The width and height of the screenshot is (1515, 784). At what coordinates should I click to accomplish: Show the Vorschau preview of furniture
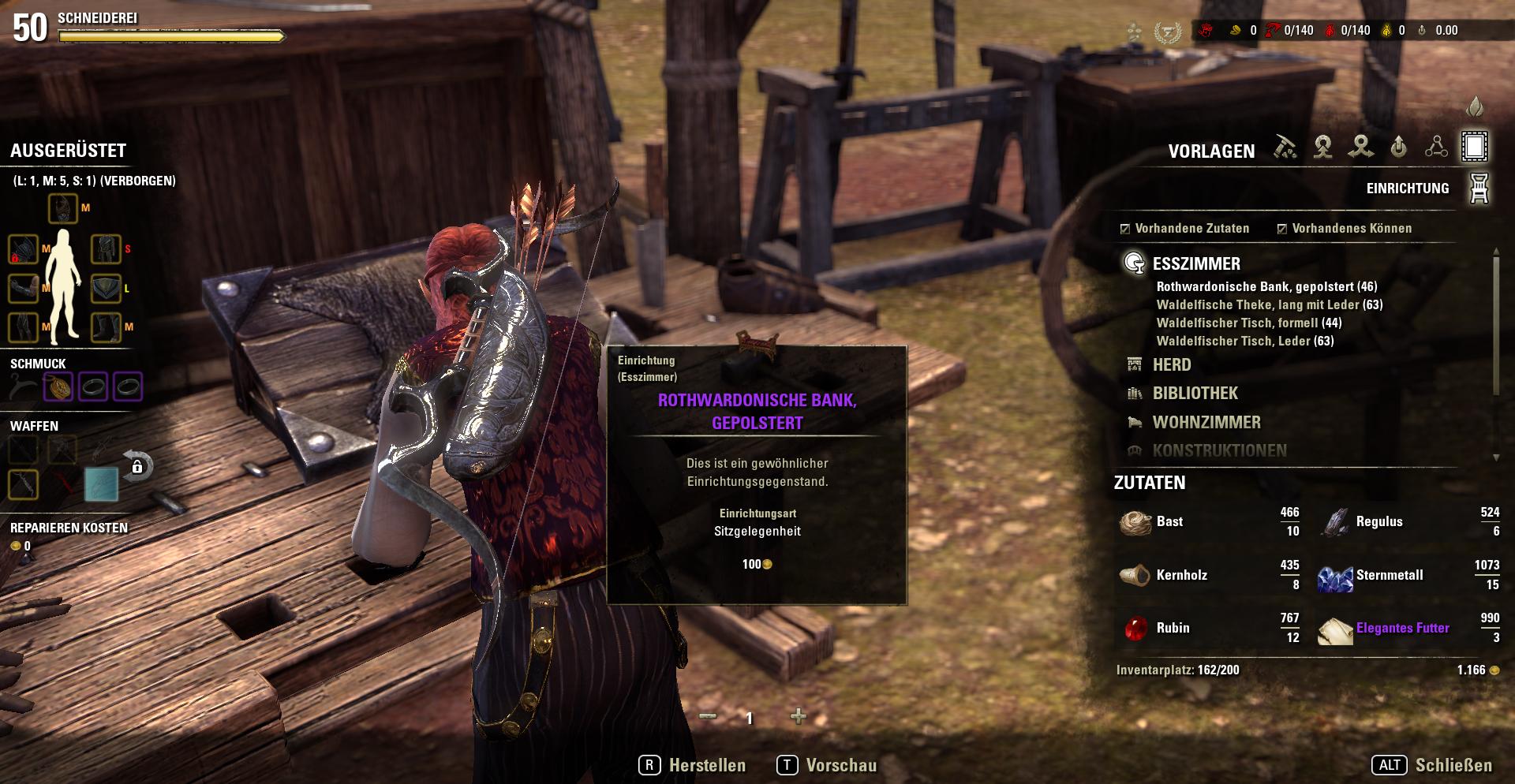(x=827, y=765)
